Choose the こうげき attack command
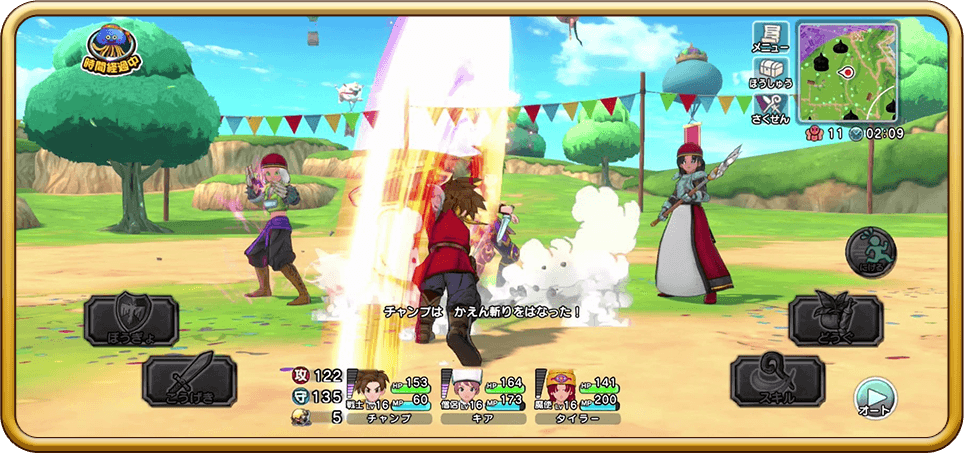 tap(189, 380)
